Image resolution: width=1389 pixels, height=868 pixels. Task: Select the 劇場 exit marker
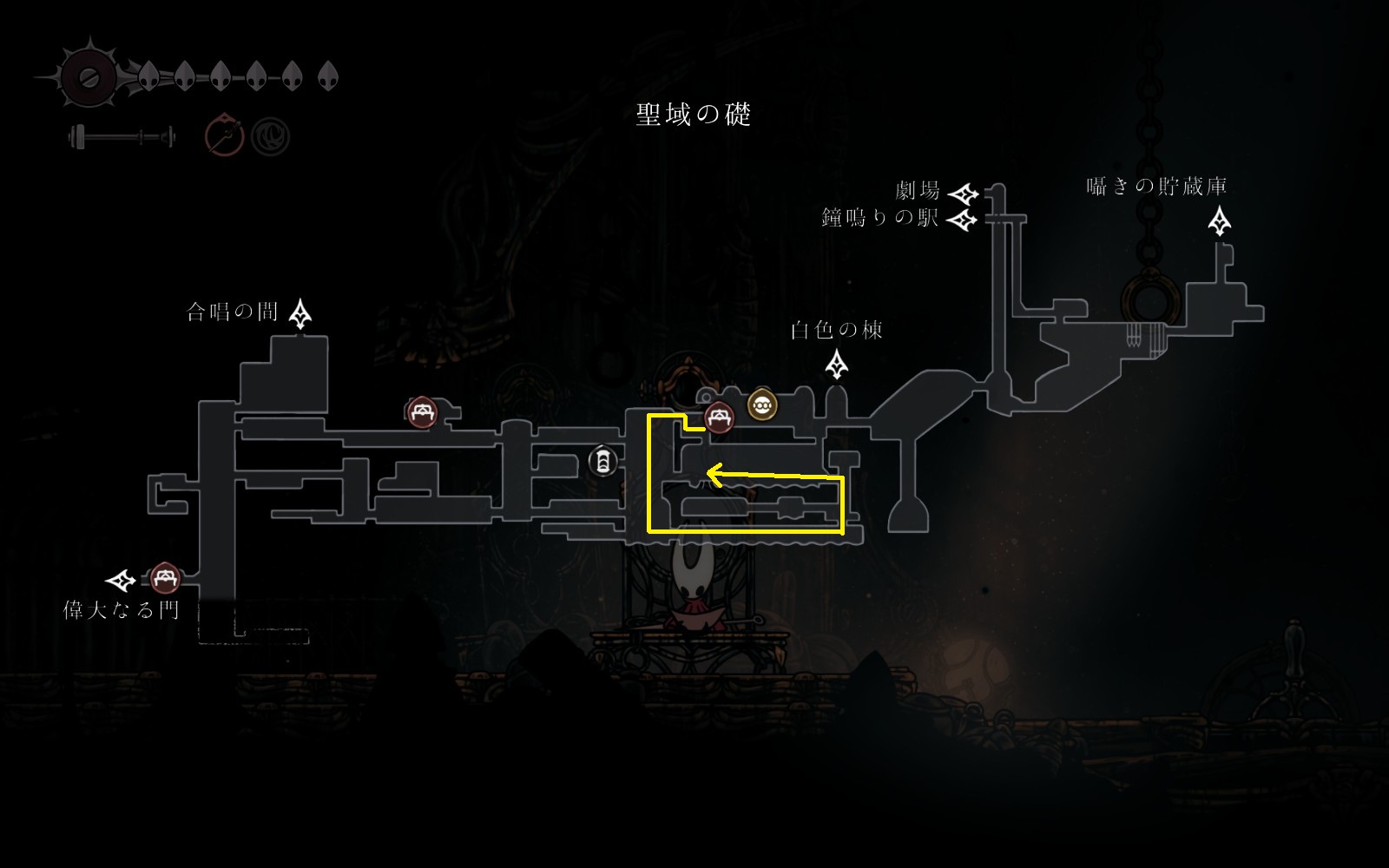pyautogui.click(x=963, y=193)
